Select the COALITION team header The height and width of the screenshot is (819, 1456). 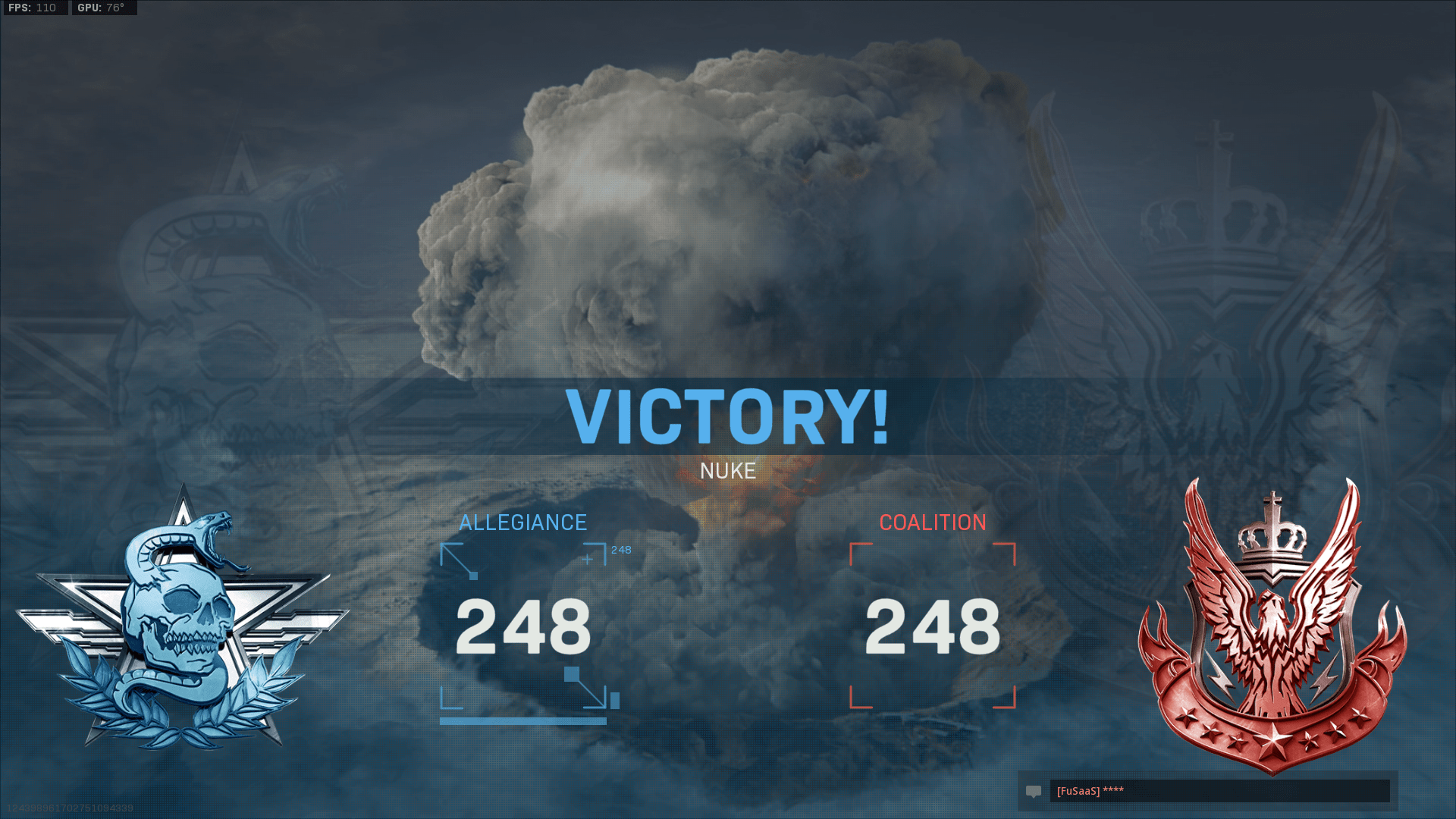pos(933,522)
